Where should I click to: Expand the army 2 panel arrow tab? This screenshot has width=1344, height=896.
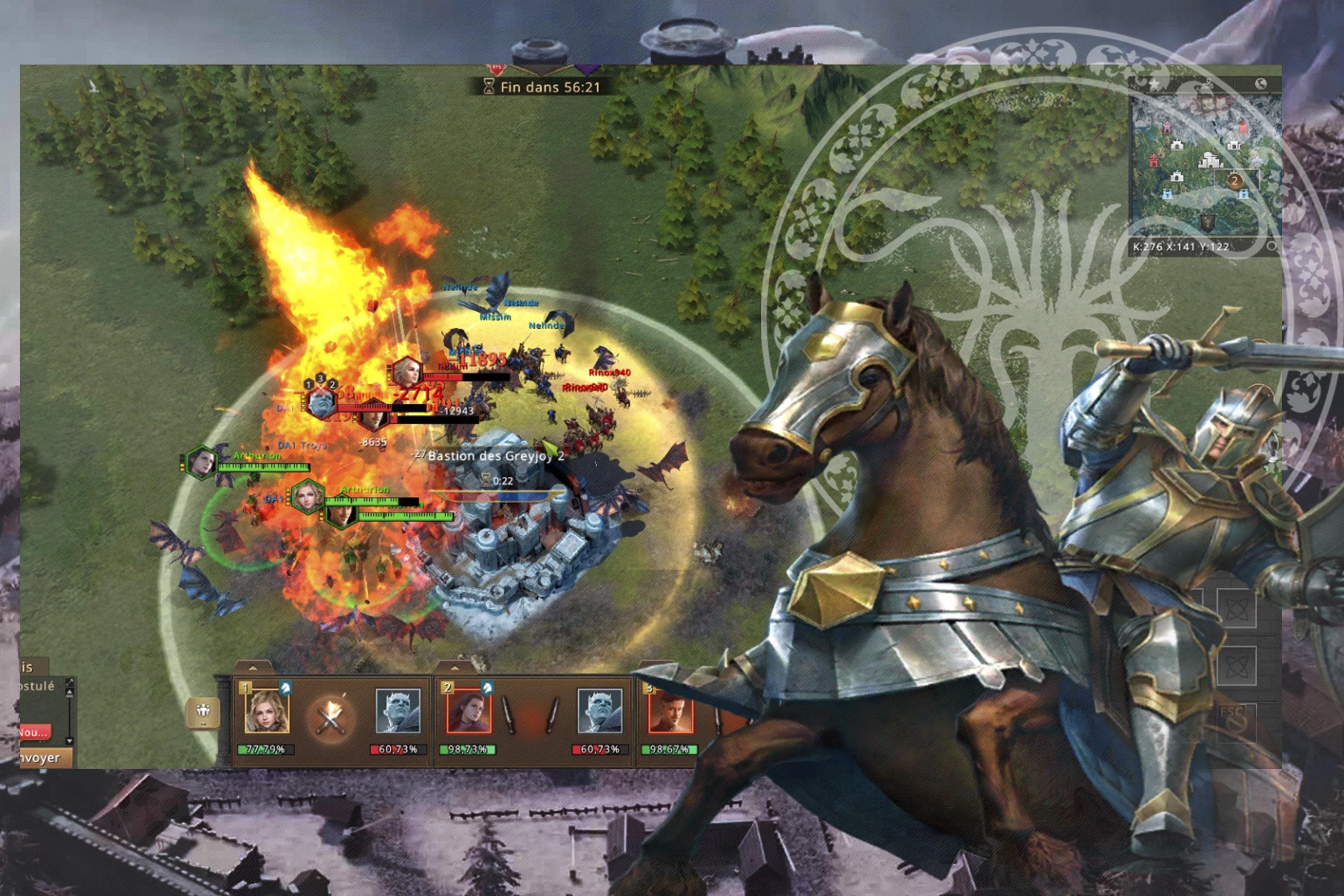coord(455,667)
